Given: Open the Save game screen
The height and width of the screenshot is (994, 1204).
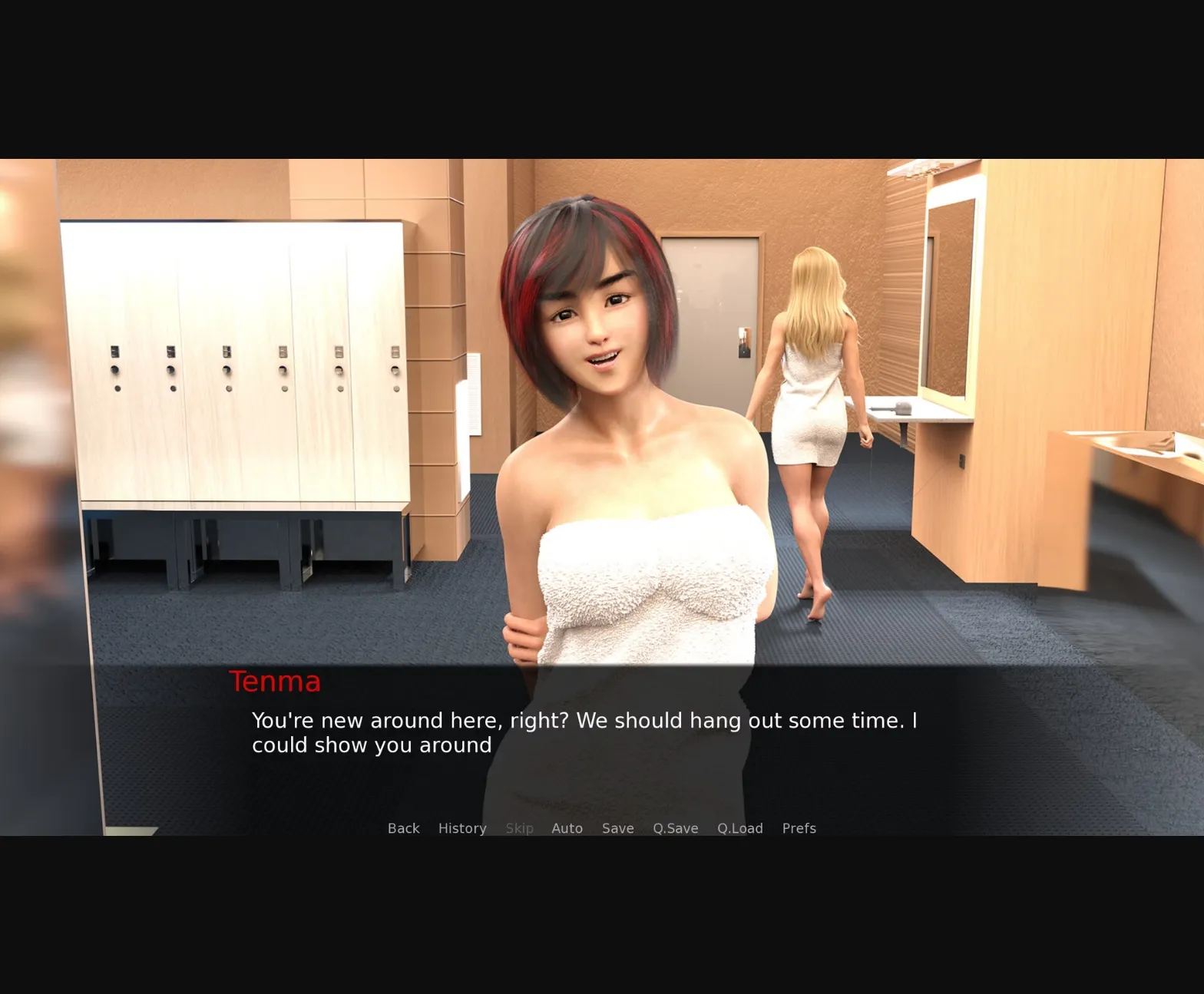Looking at the screenshot, I should coord(617,828).
